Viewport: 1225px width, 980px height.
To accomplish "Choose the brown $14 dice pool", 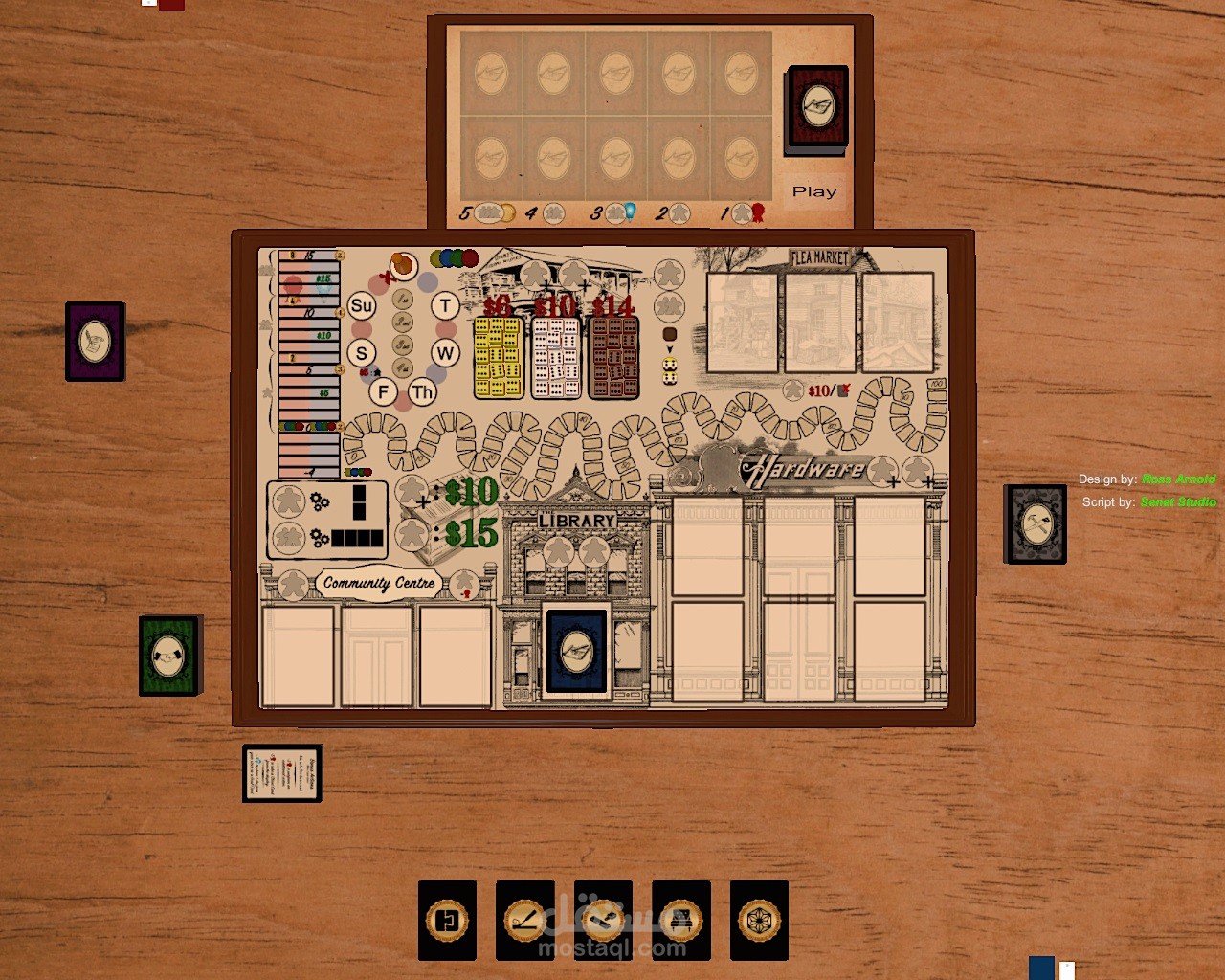I will [613, 357].
